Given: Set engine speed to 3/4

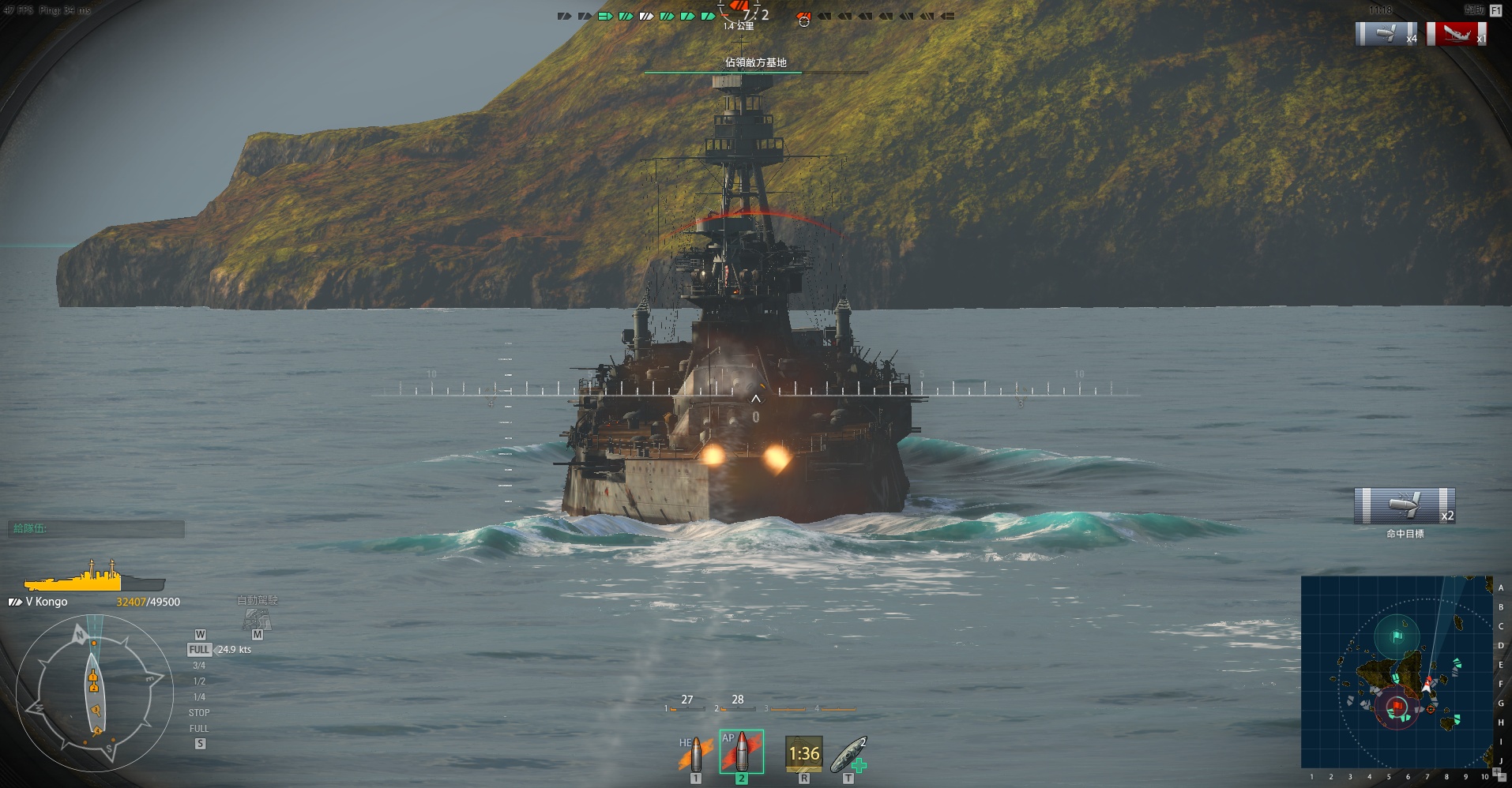Looking at the screenshot, I should [199, 666].
